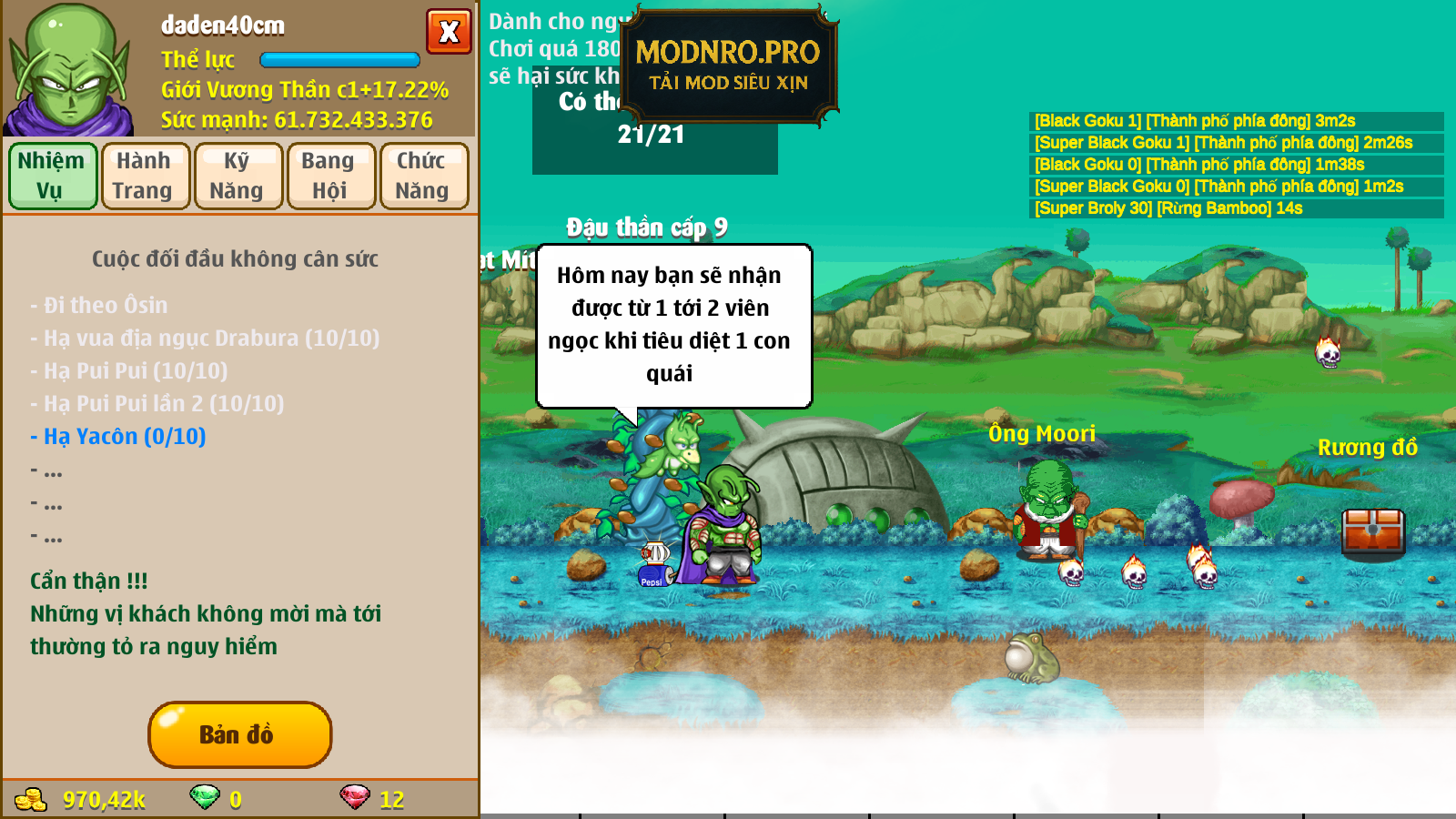The image size is (1456, 819).
Task: Switch to the Nhiệm Vụ tab
Action: 53,176
